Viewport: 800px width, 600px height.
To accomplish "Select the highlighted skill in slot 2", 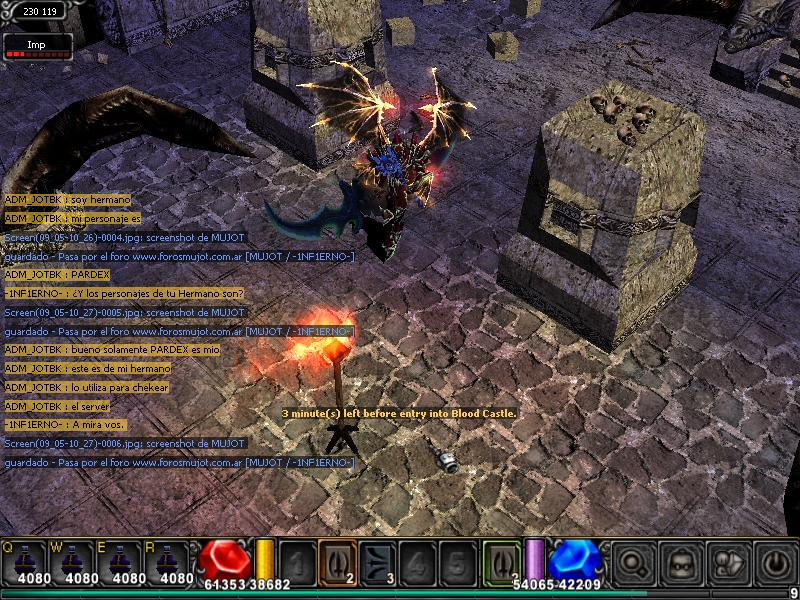I will point(337,561).
